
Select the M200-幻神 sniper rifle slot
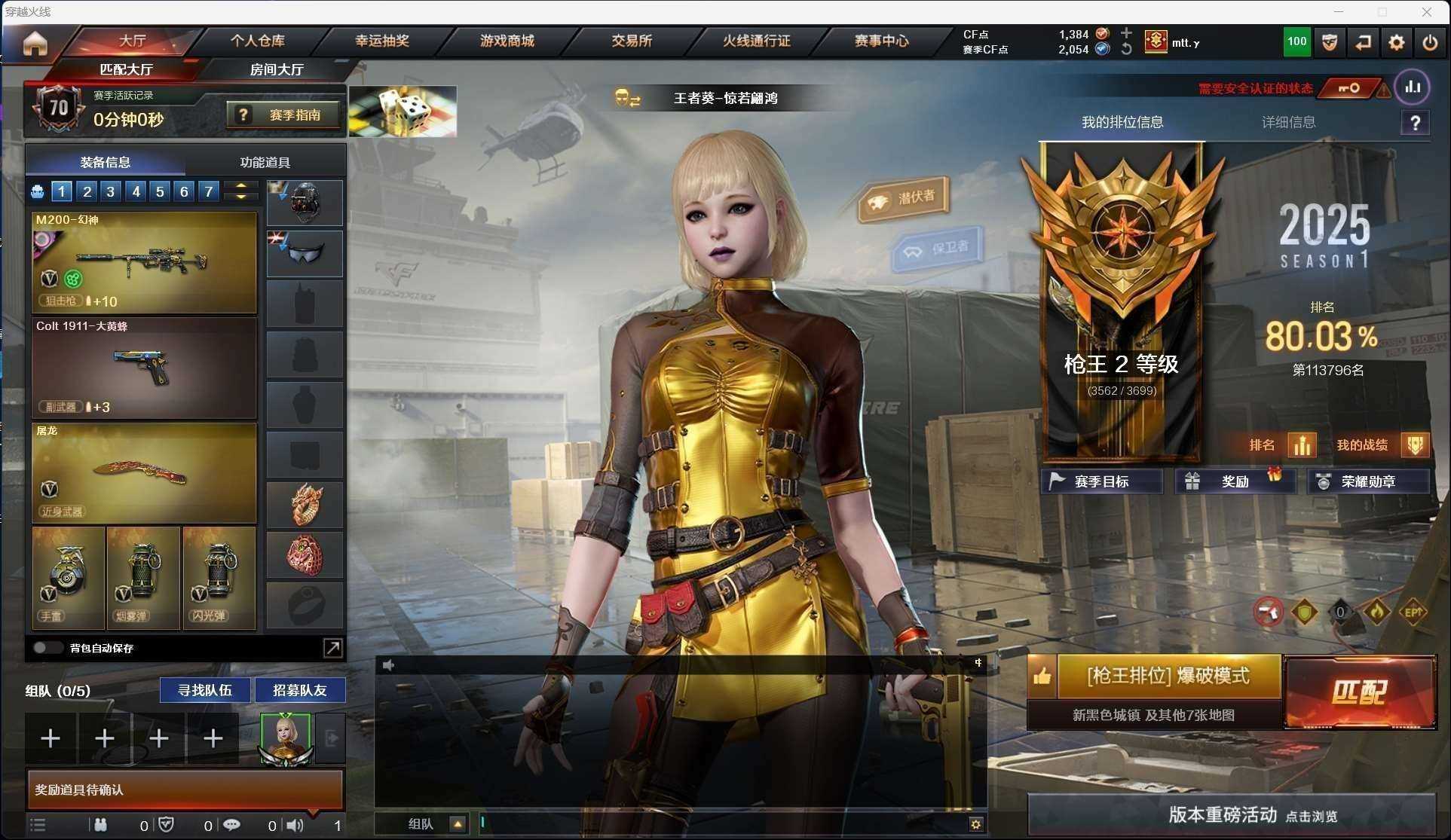pyautogui.click(x=144, y=262)
